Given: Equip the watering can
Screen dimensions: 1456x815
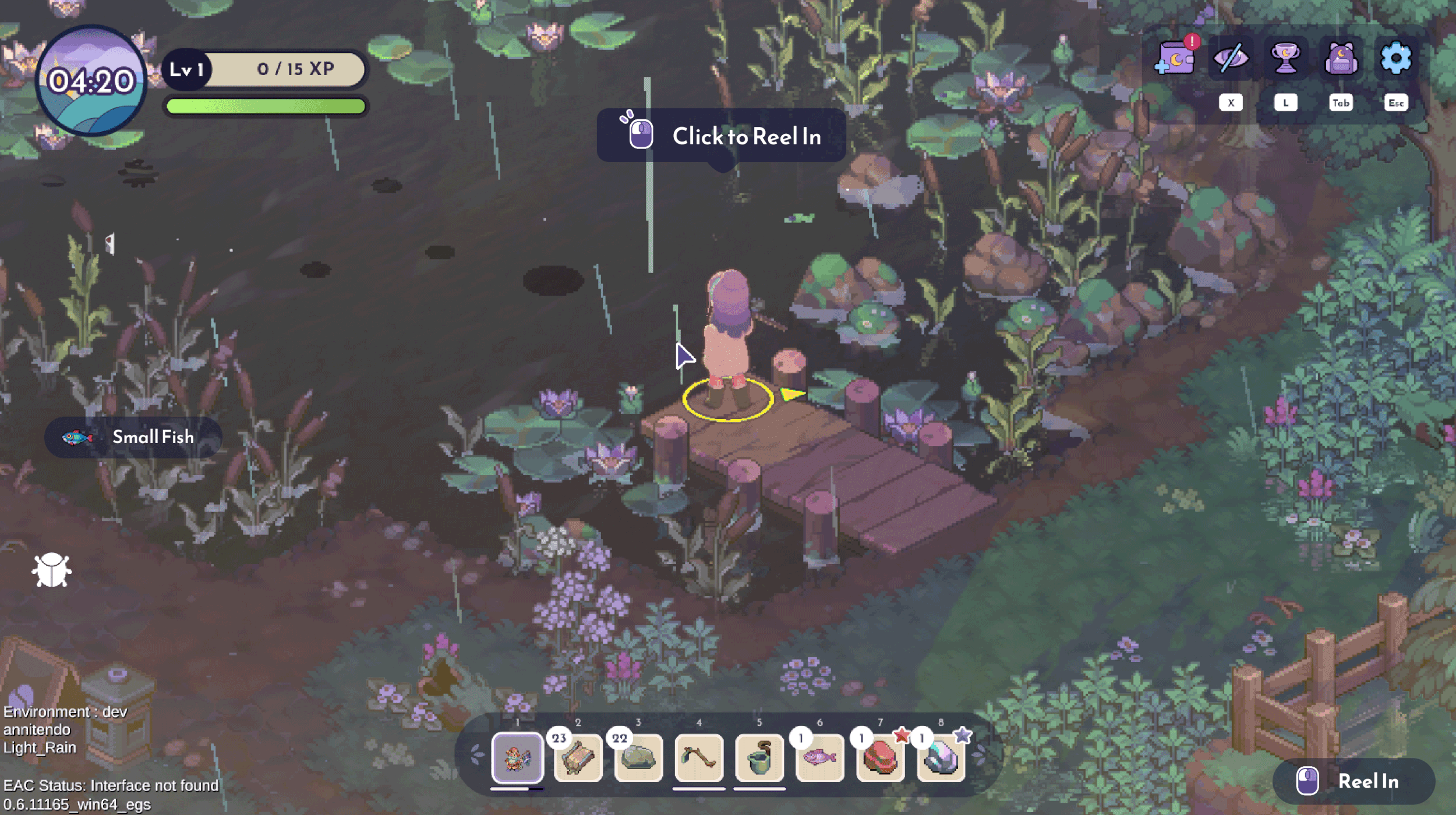Looking at the screenshot, I should (759, 758).
